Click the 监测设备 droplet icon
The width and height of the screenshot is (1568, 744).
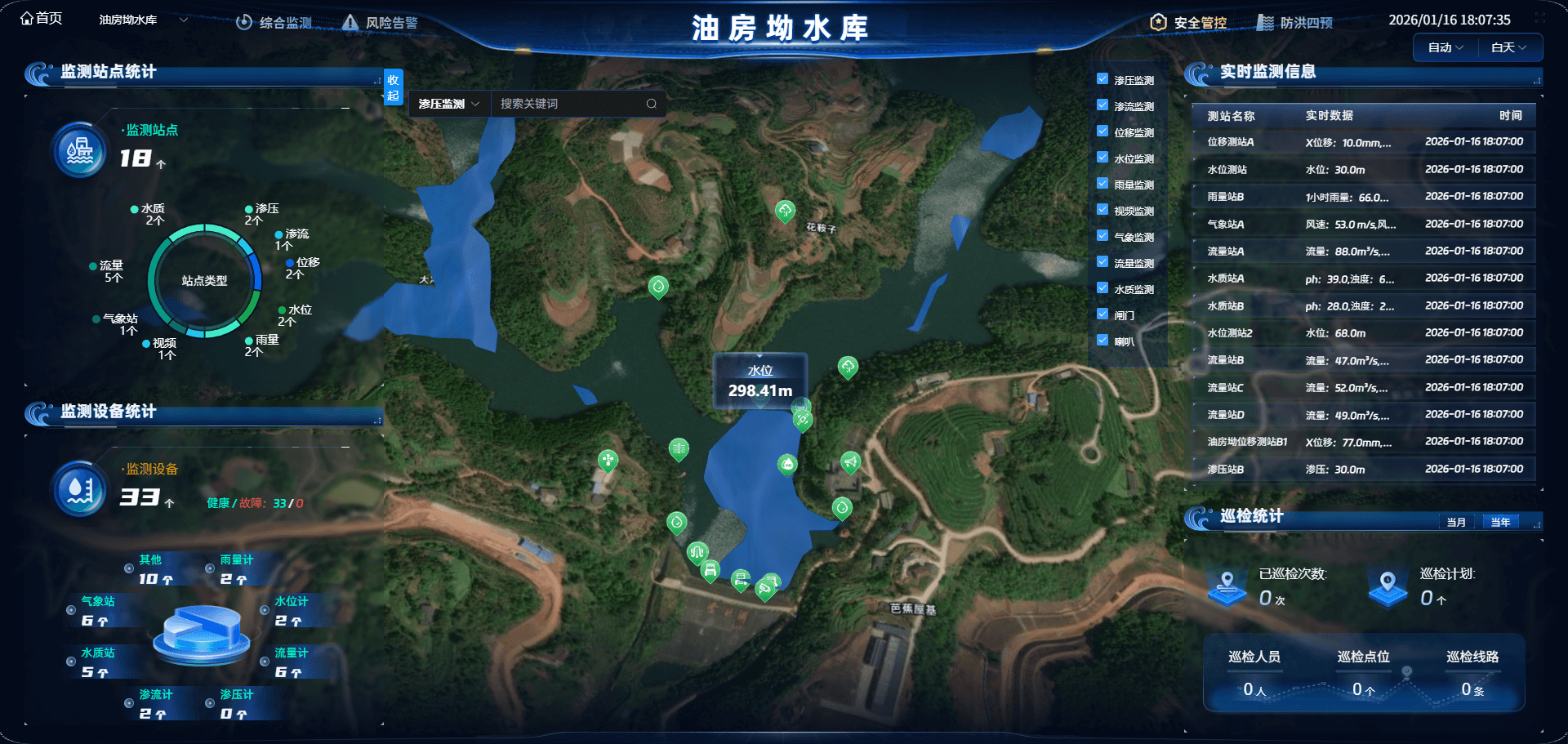click(x=78, y=489)
